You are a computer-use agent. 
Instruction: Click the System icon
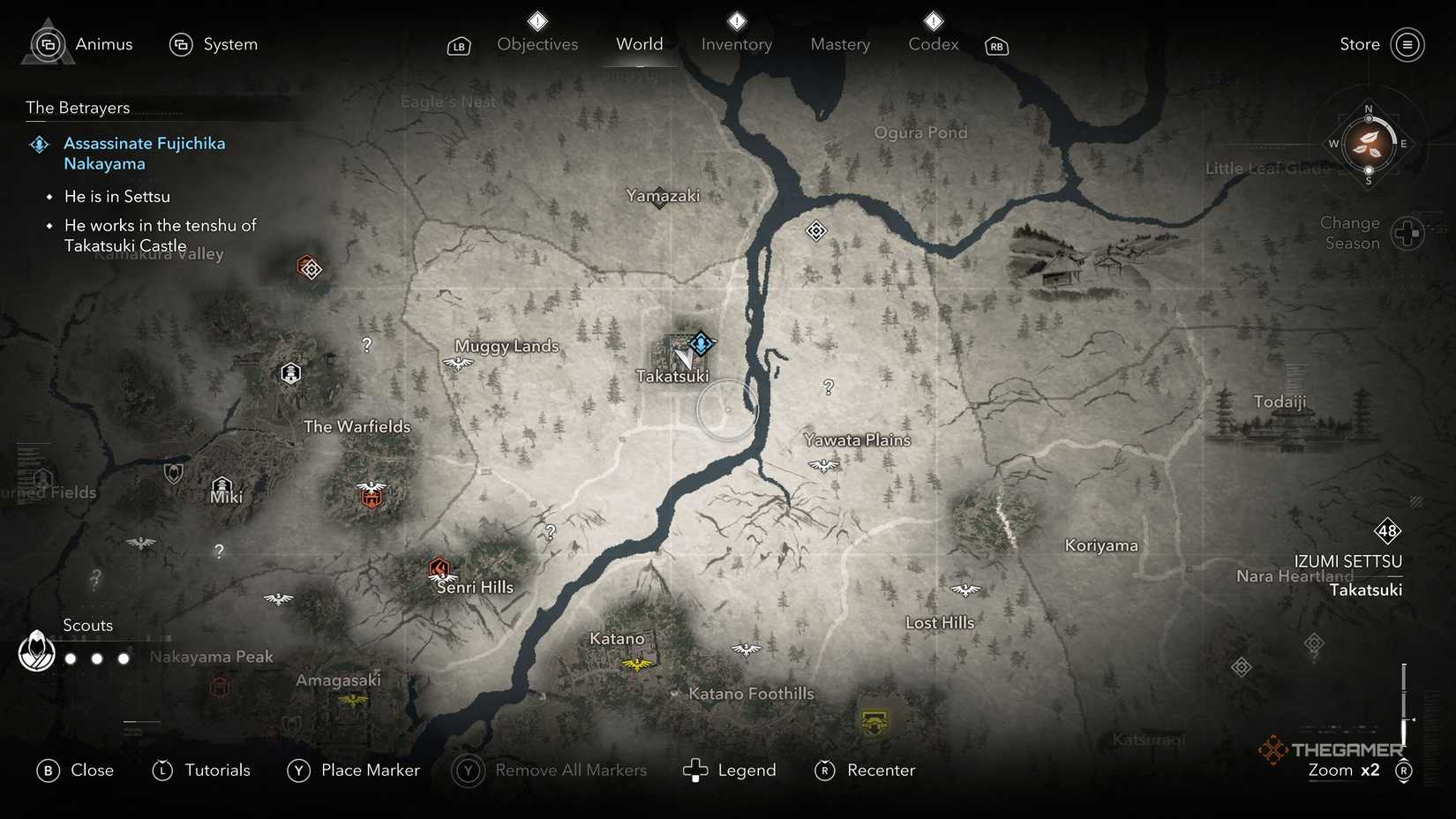click(x=182, y=43)
